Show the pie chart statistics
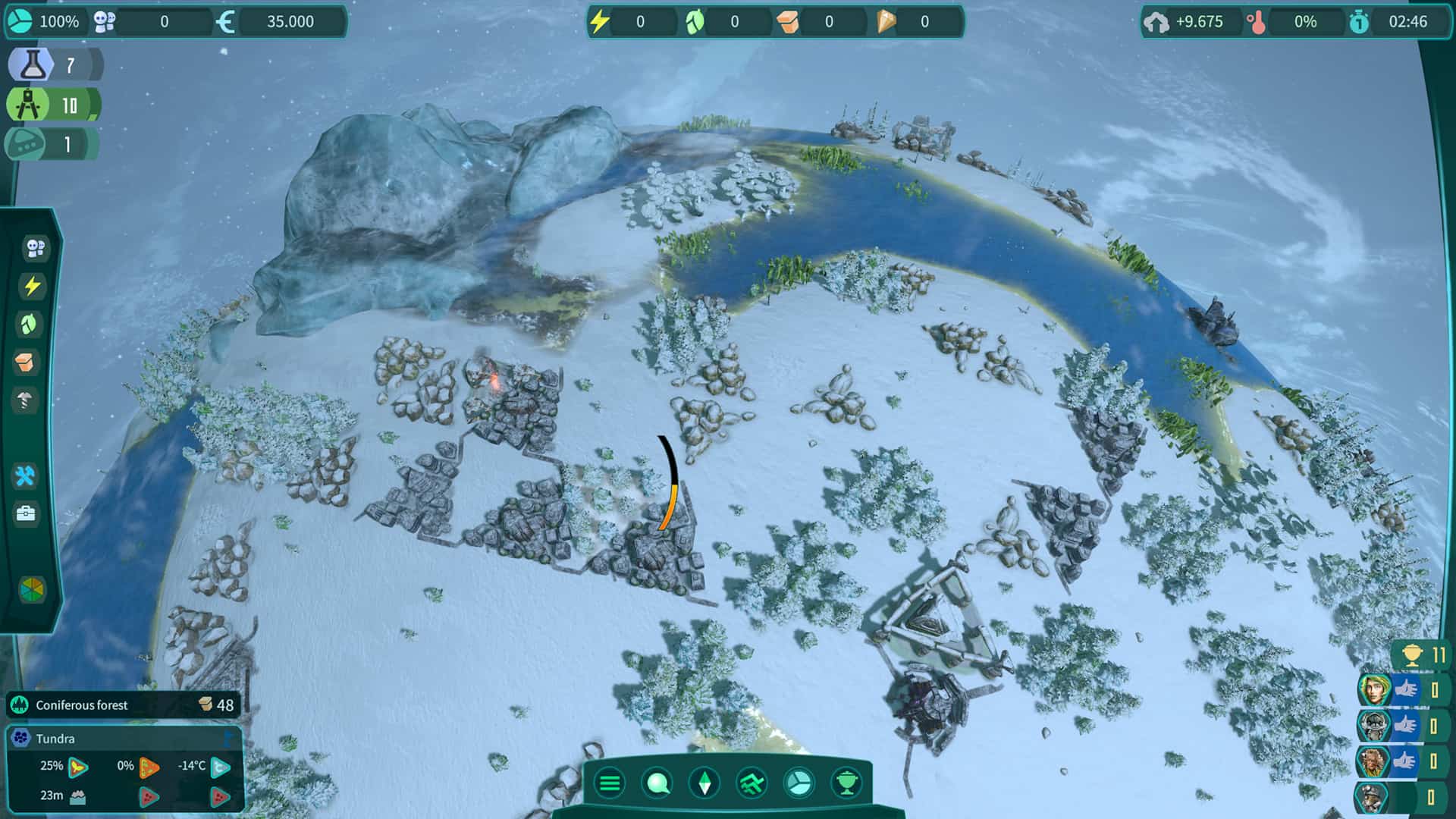1456x819 pixels. [799, 783]
